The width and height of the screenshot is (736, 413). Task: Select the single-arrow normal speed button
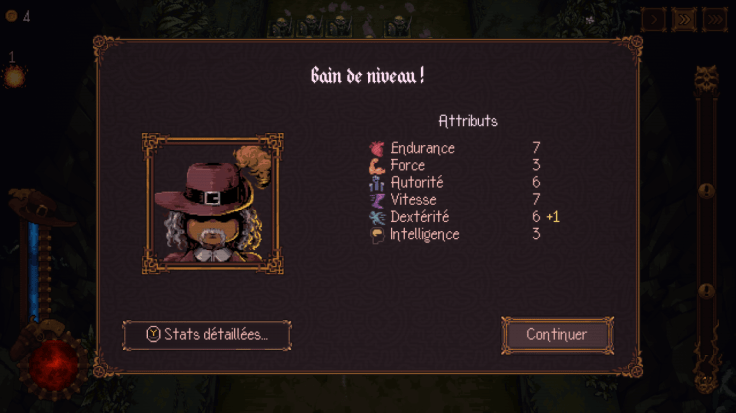(653, 19)
